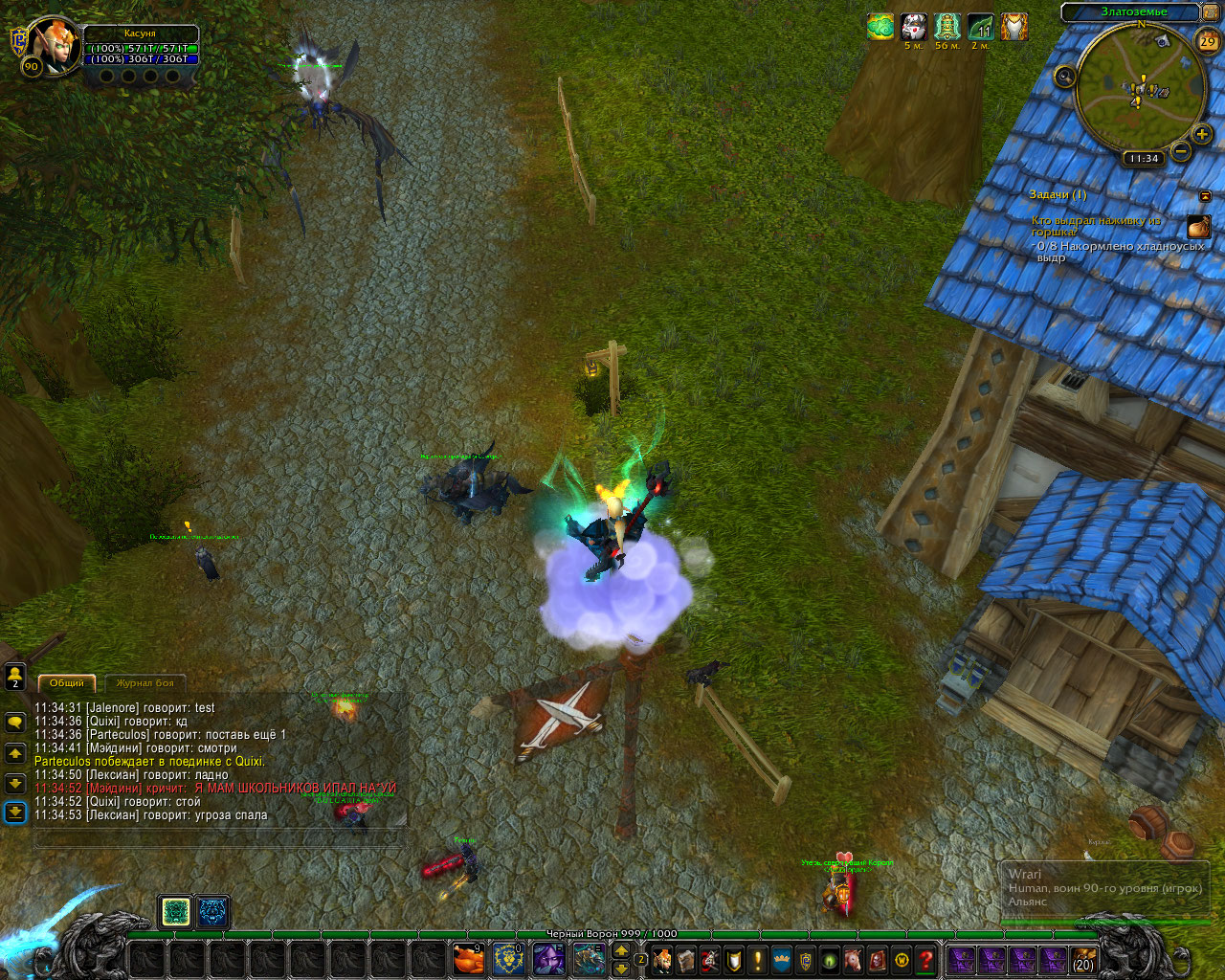
Task: Zoom out the minimap with minus button
Action: 1181,151
